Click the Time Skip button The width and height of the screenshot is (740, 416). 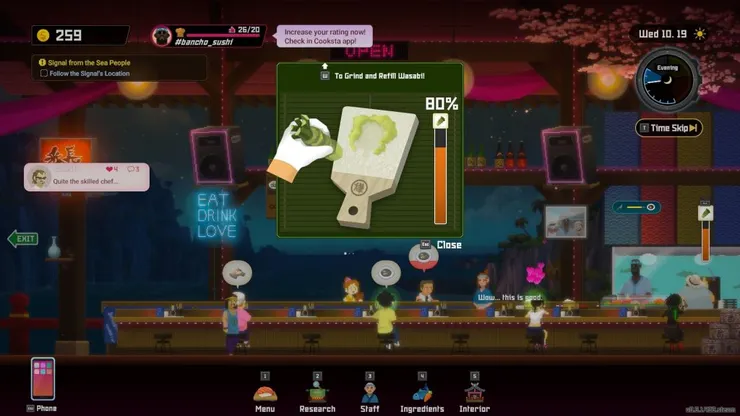[669, 128]
